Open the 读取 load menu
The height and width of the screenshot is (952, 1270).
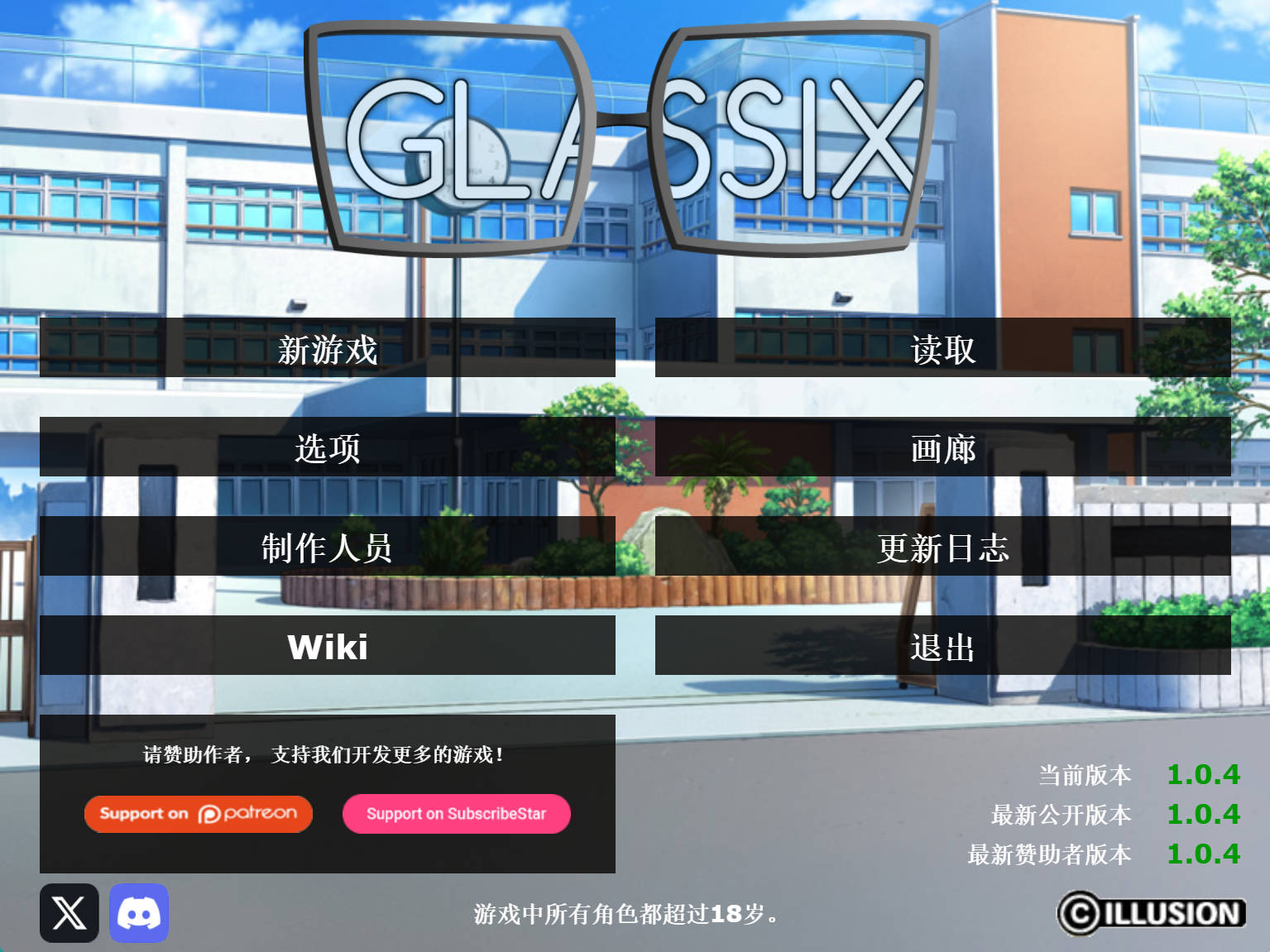coord(942,350)
